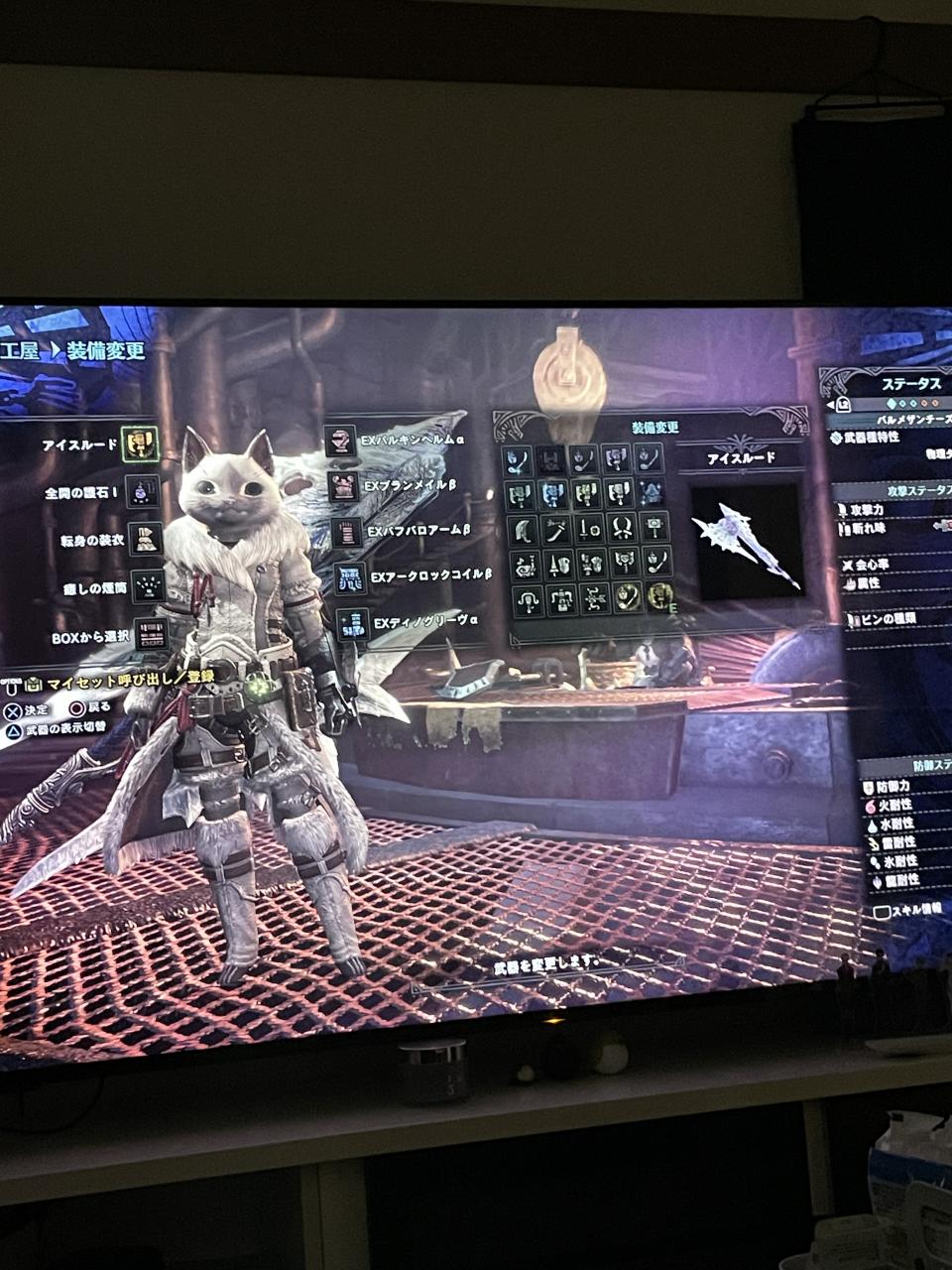Choose the 転身の装衣 mantle slot
Image resolution: width=952 pixels, height=1270 pixels.
pyautogui.click(x=146, y=538)
